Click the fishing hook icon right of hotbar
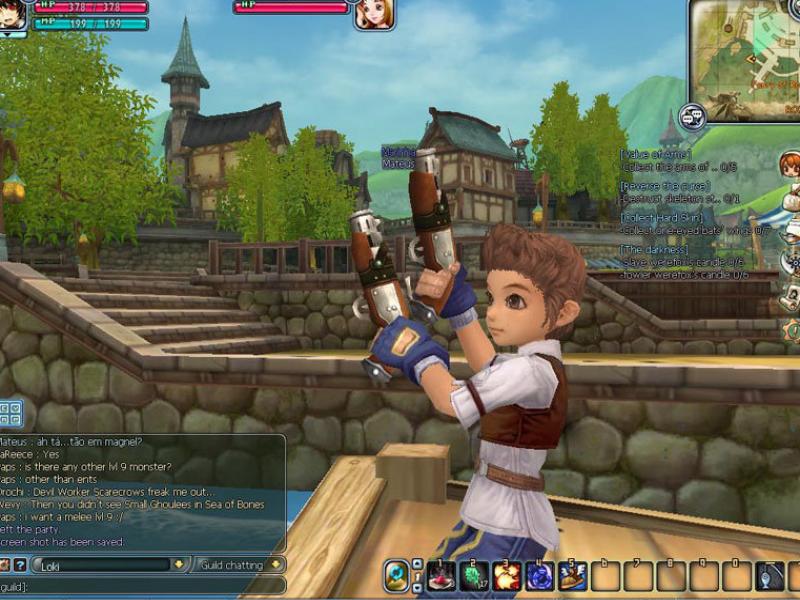This screenshot has width=800, height=600. pyautogui.click(x=771, y=576)
